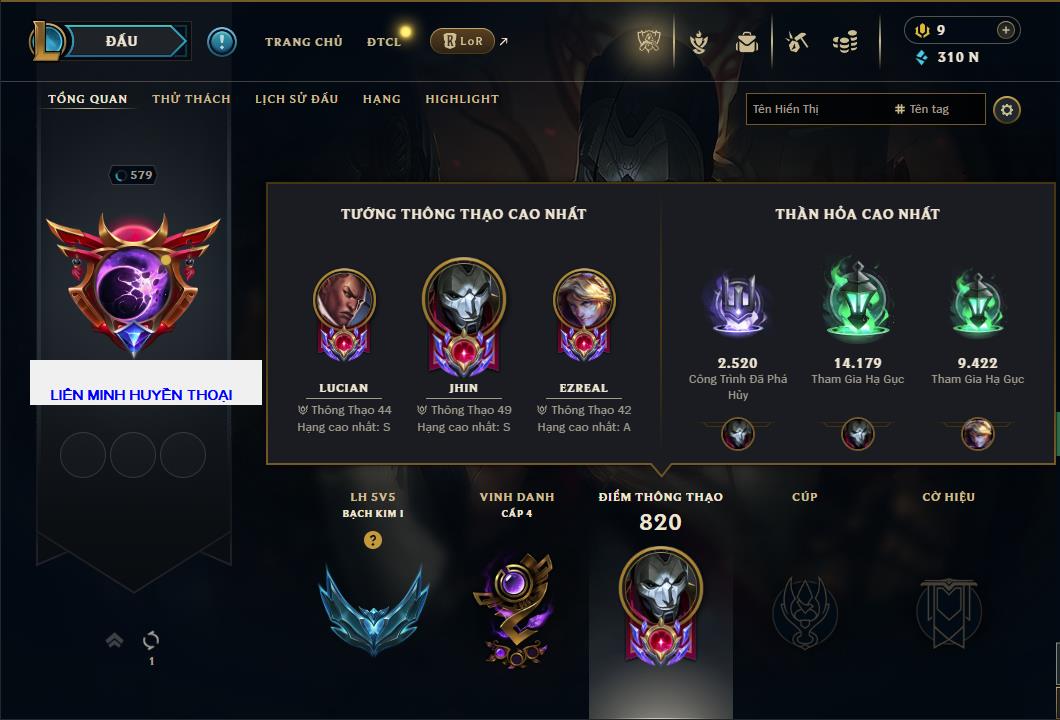The height and width of the screenshot is (720, 1060).
Task: Select the HẠNG tab
Action: pos(381,99)
